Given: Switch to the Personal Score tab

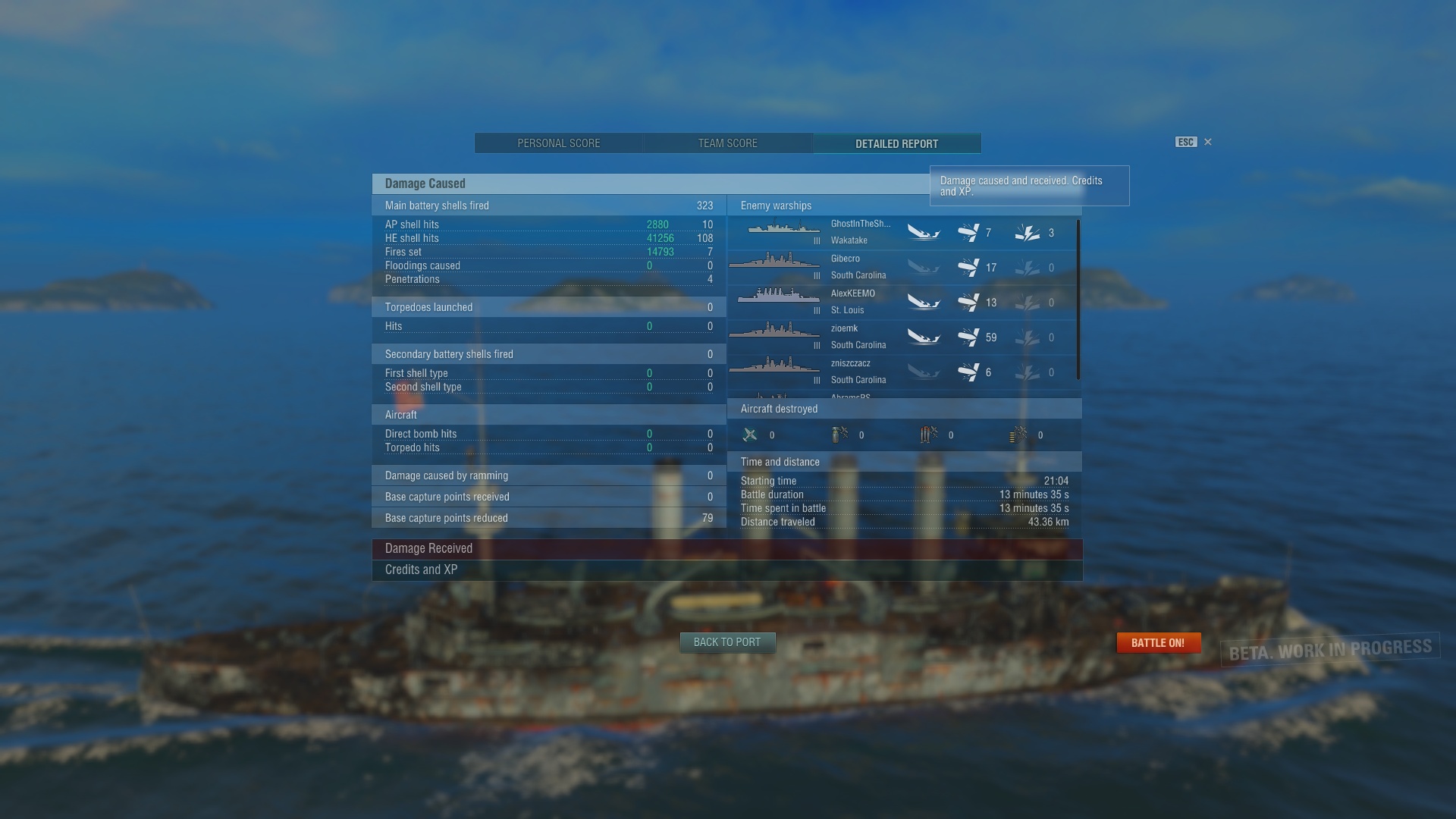Looking at the screenshot, I should coord(559,143).
